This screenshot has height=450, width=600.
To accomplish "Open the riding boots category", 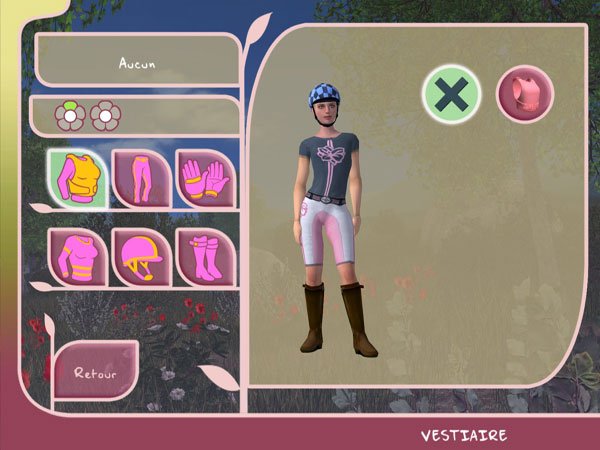I will coord(205,257).
